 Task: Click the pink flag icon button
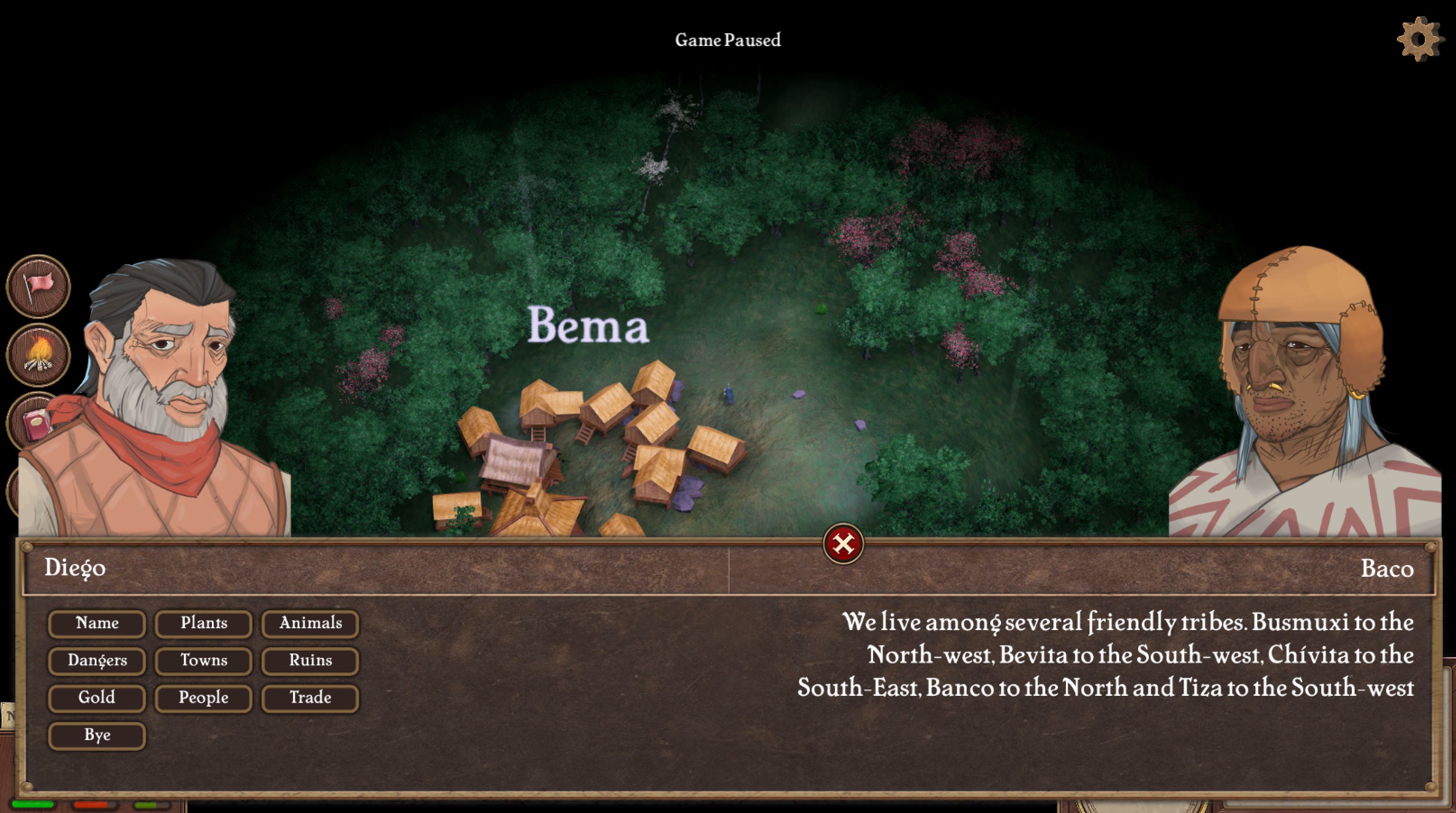tap(38, 286)
